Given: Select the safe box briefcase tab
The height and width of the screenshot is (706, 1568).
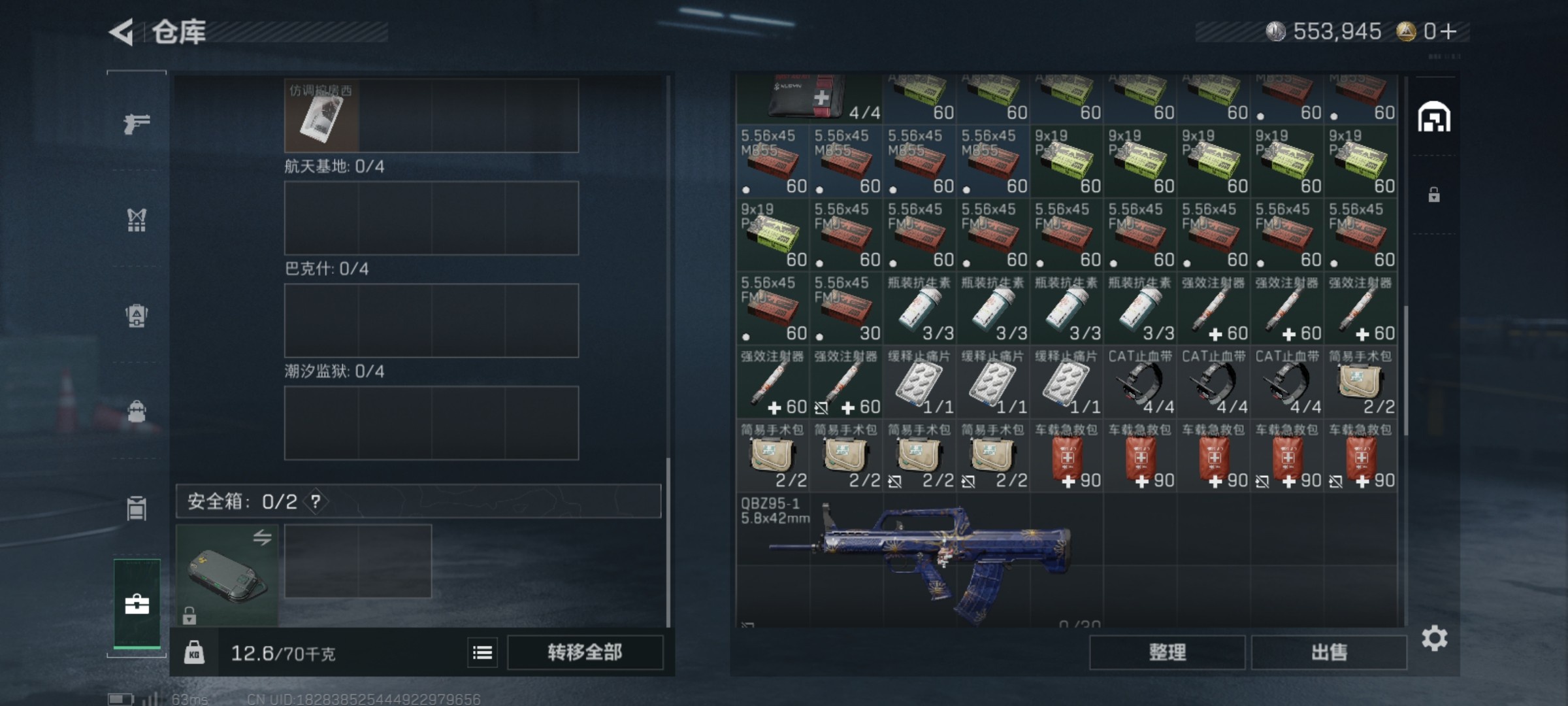Looking at the screenshot, I should click(137, 604).
